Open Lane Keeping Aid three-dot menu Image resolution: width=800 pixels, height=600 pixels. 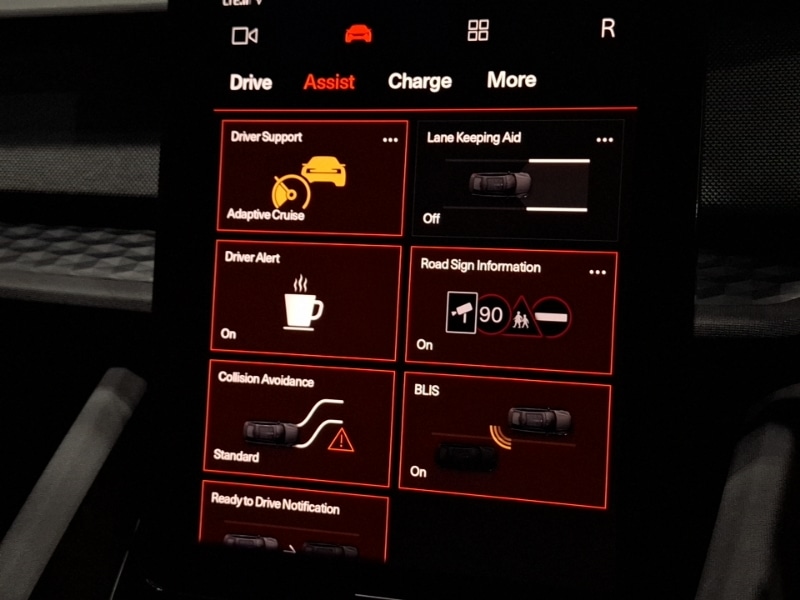[604, 140]
